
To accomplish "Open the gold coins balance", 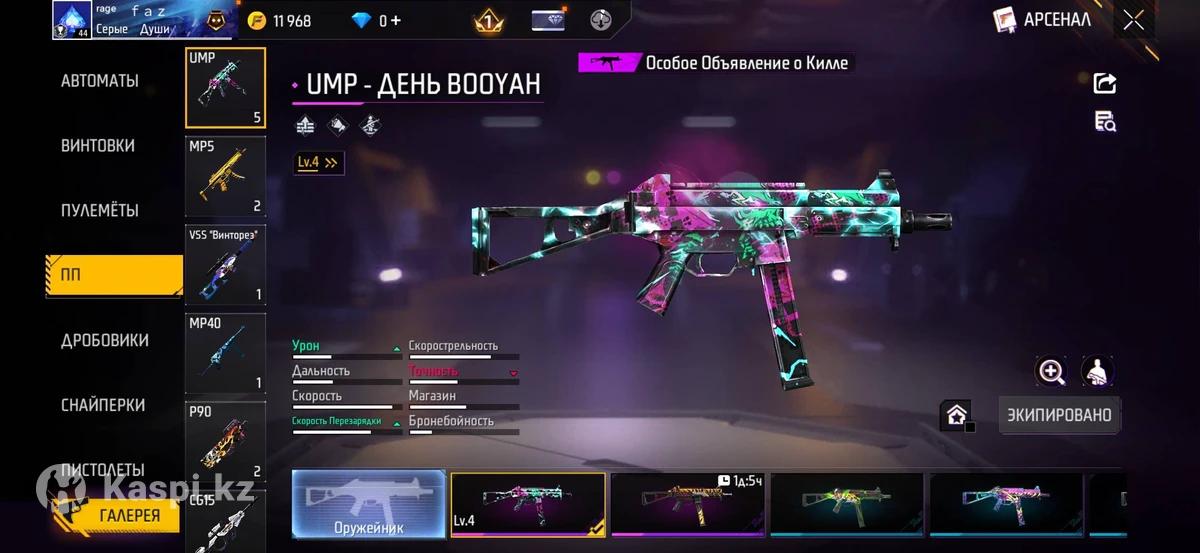I will pyautogui.click(x=280, y=20).
